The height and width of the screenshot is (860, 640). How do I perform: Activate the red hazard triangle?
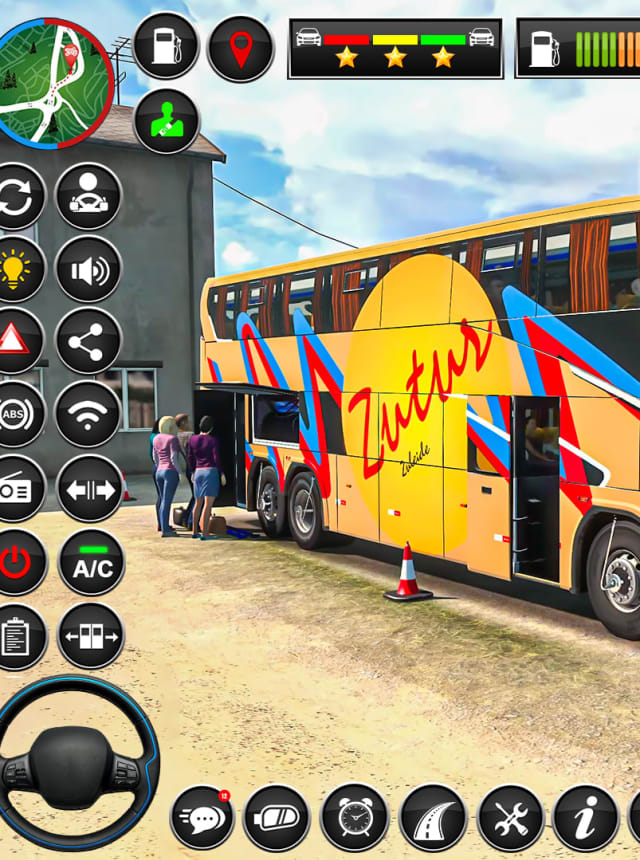[x=14, y=341]
